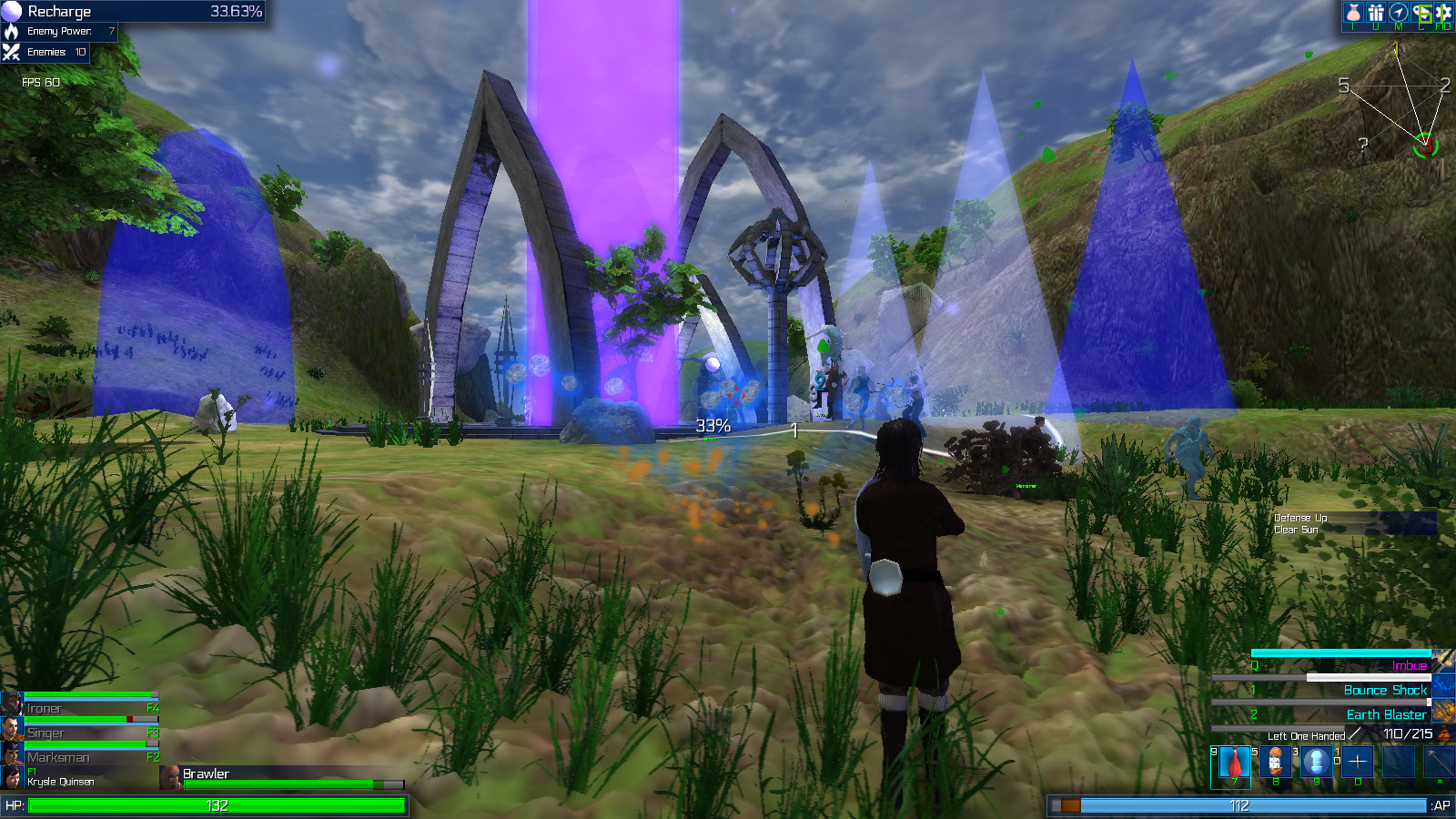Open the inventory bag icon
Image resolution: width=1456 pixels, height=819 pixels.
(1352, 12)
